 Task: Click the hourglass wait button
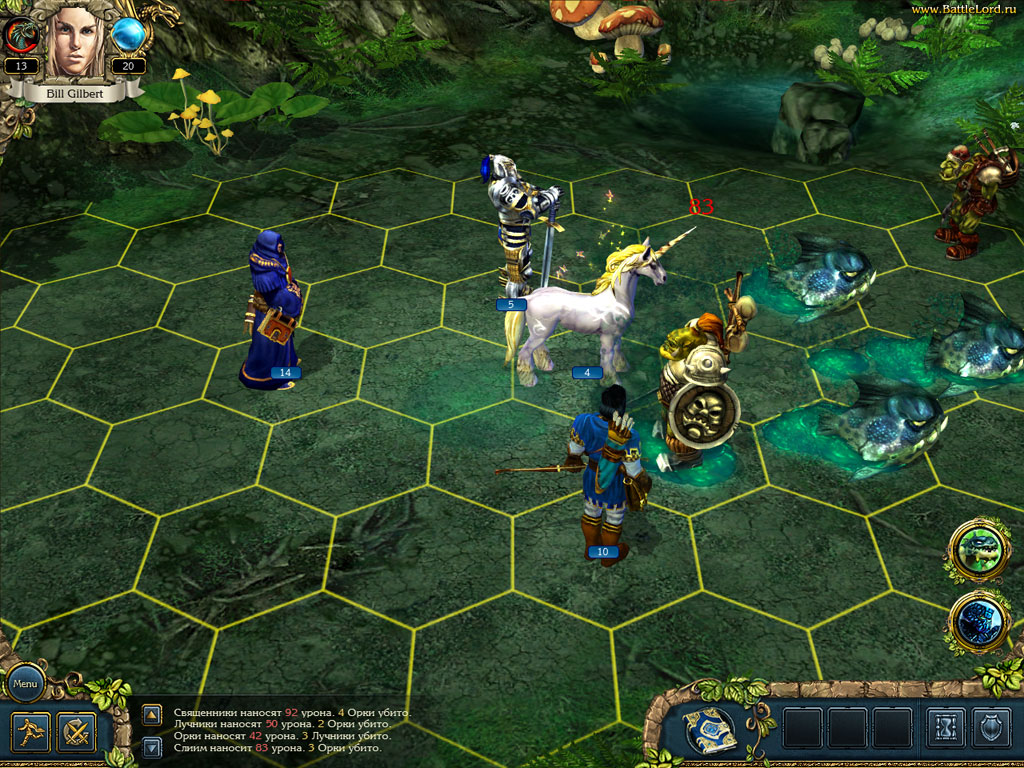coord(945,729)
